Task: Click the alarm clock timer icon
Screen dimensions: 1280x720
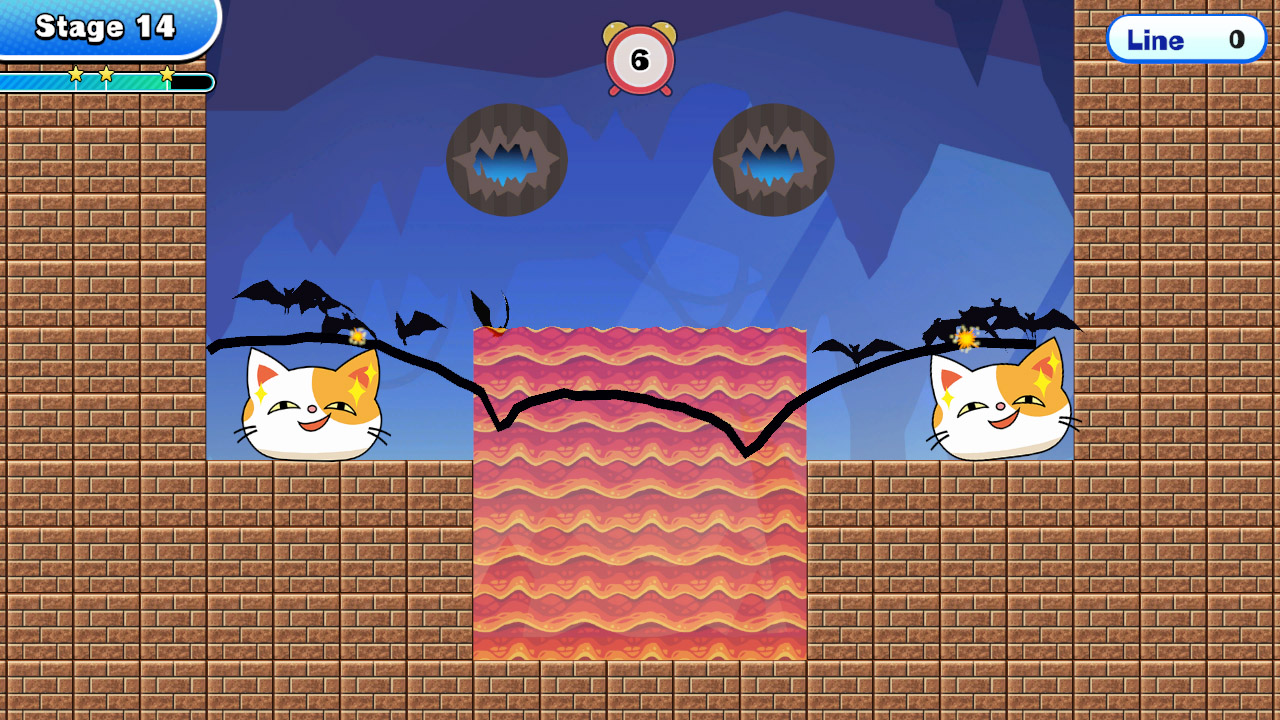Action: (x=640, y=58)
